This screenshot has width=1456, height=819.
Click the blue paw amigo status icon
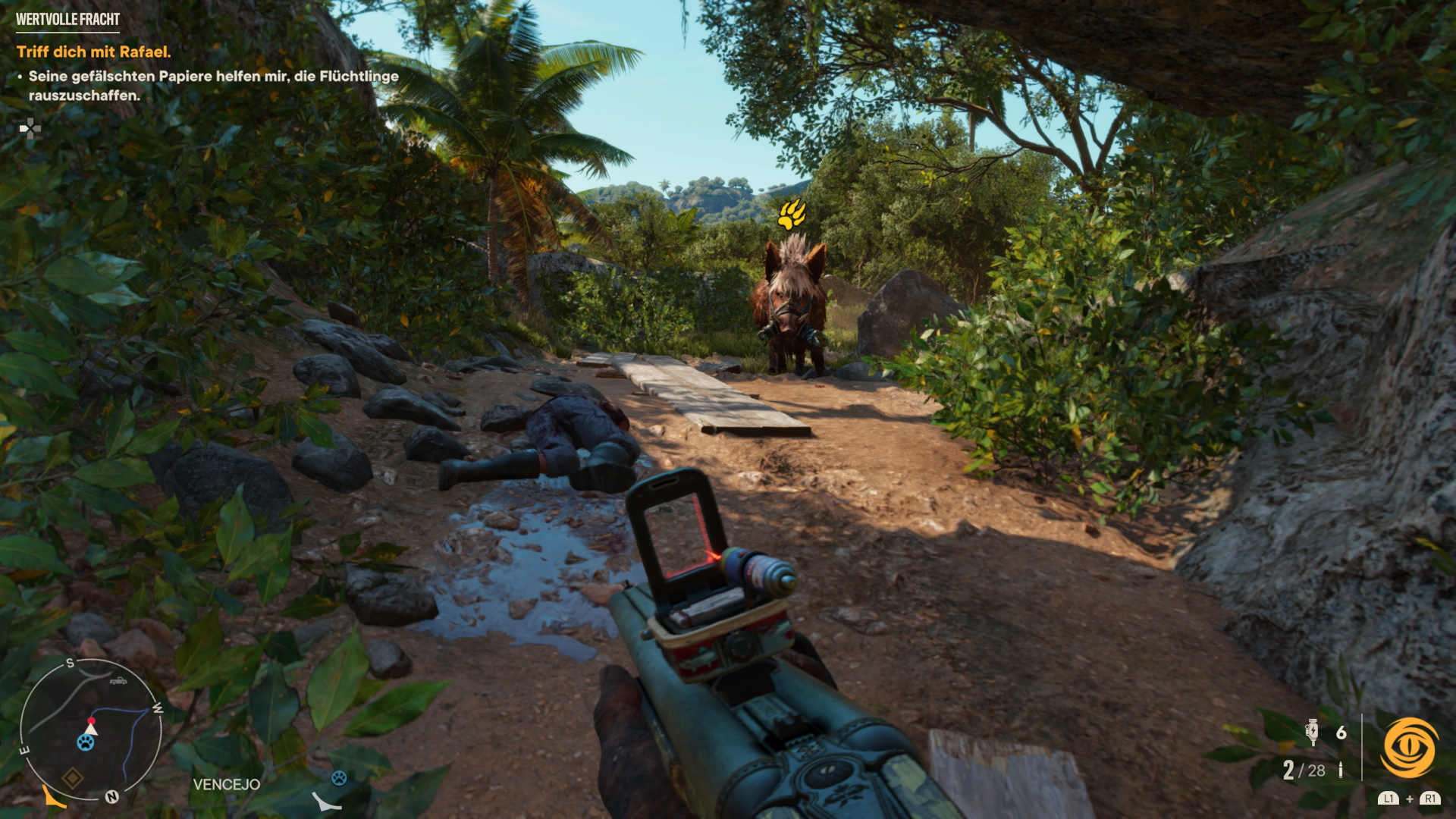coord(339,777)
